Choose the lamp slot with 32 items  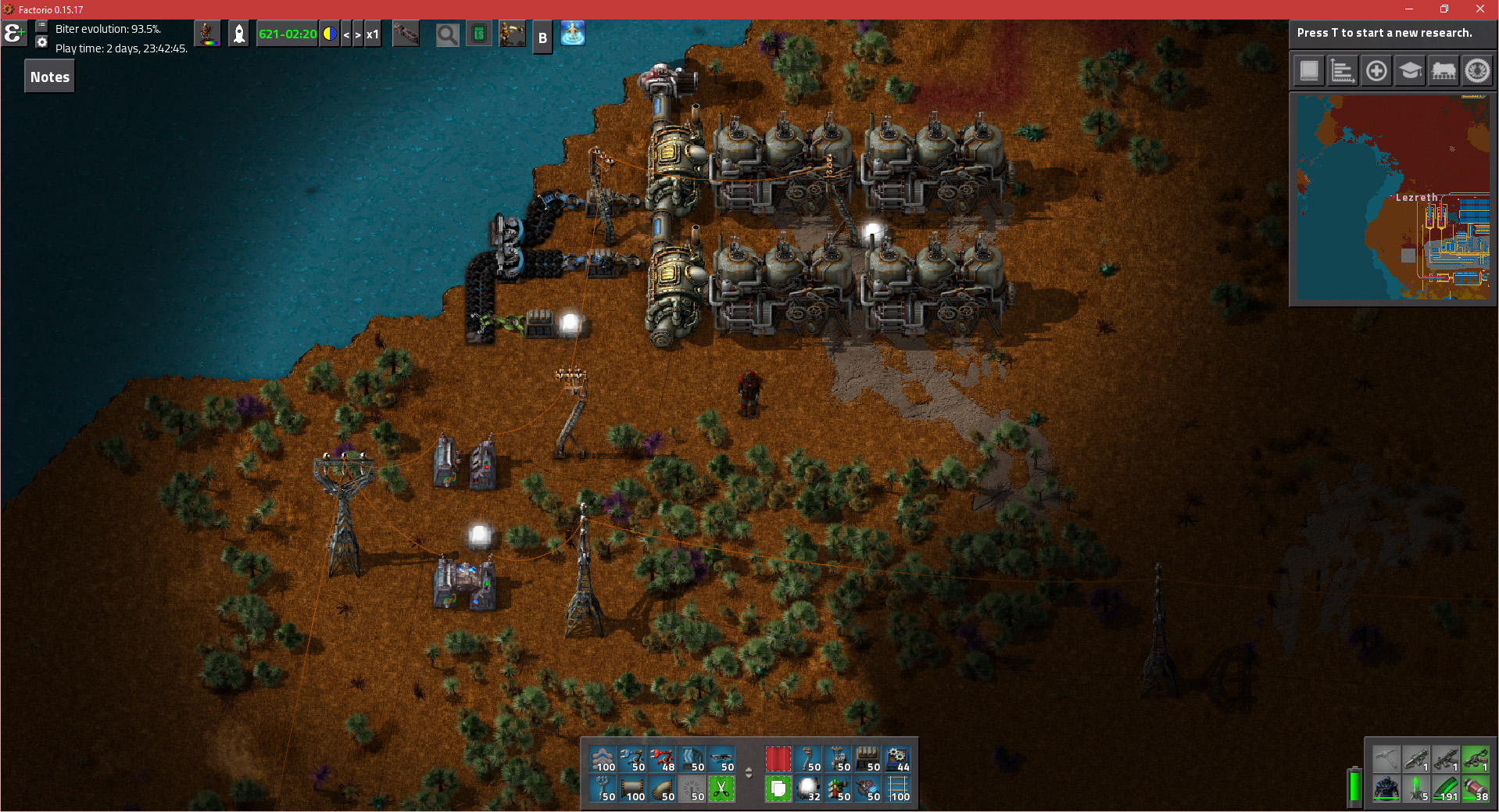(x=807, y=789)
